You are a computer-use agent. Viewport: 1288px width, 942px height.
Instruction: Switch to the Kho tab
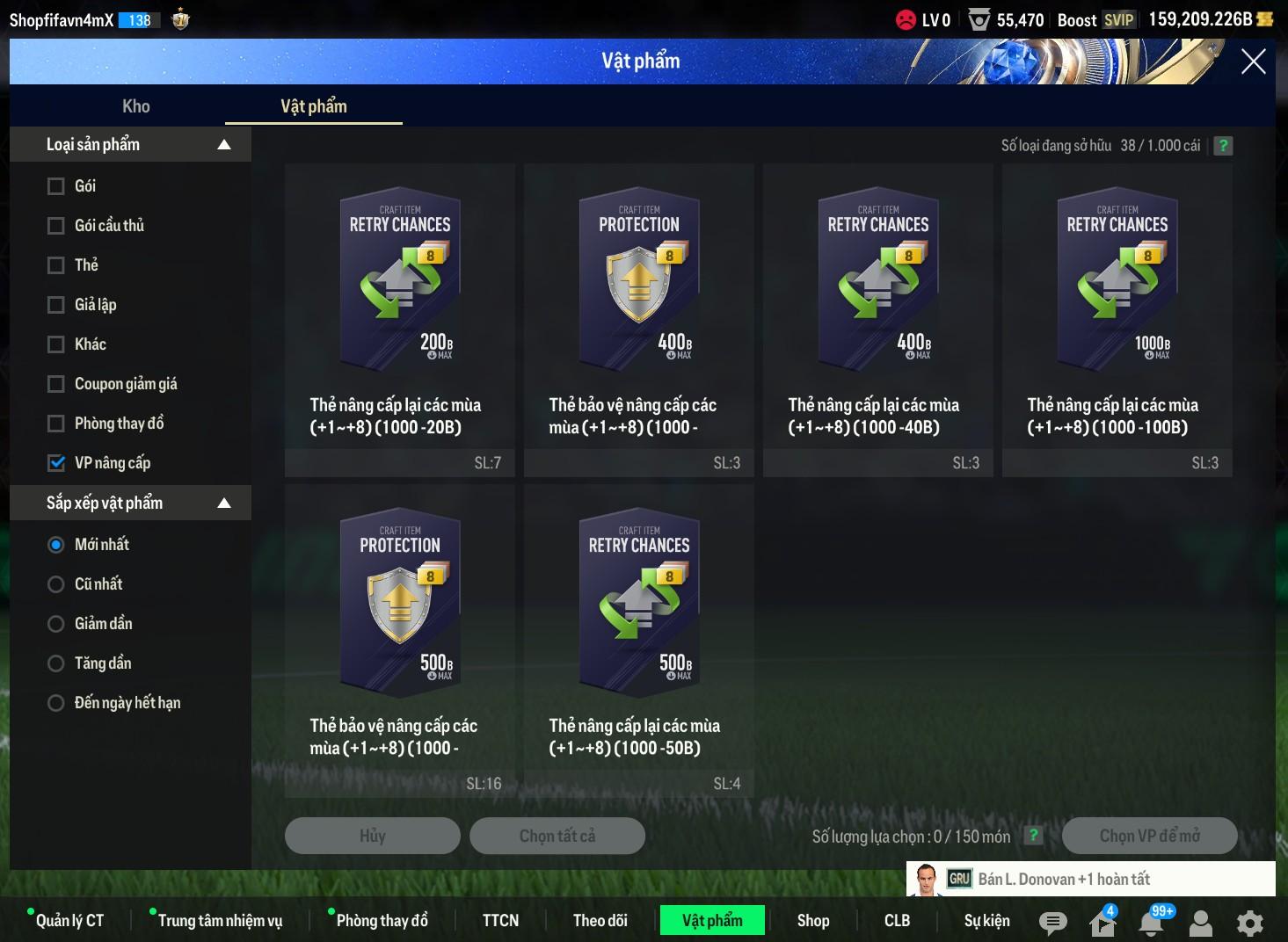(136, 106)
